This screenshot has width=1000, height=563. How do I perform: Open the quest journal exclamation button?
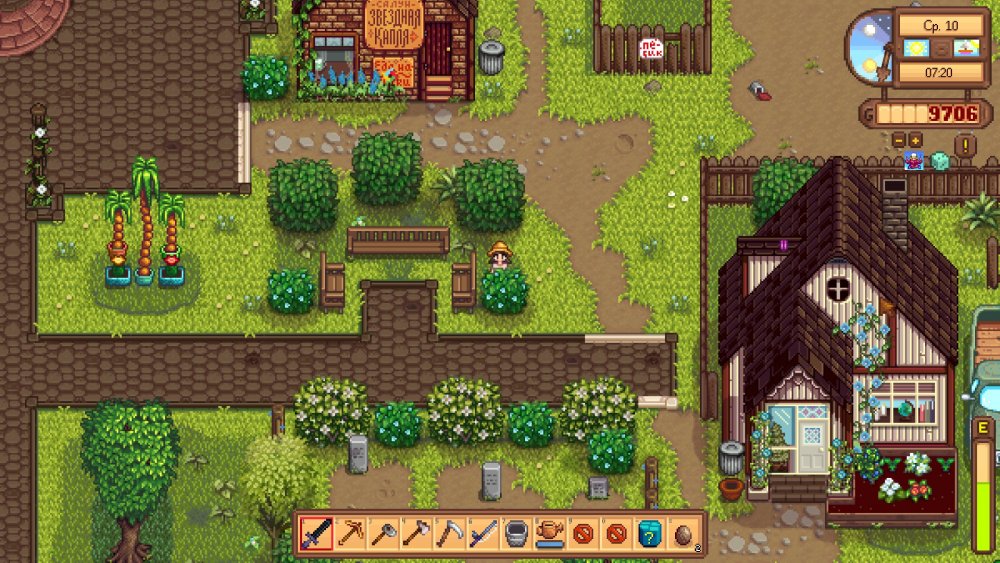(x=964, y=146)
